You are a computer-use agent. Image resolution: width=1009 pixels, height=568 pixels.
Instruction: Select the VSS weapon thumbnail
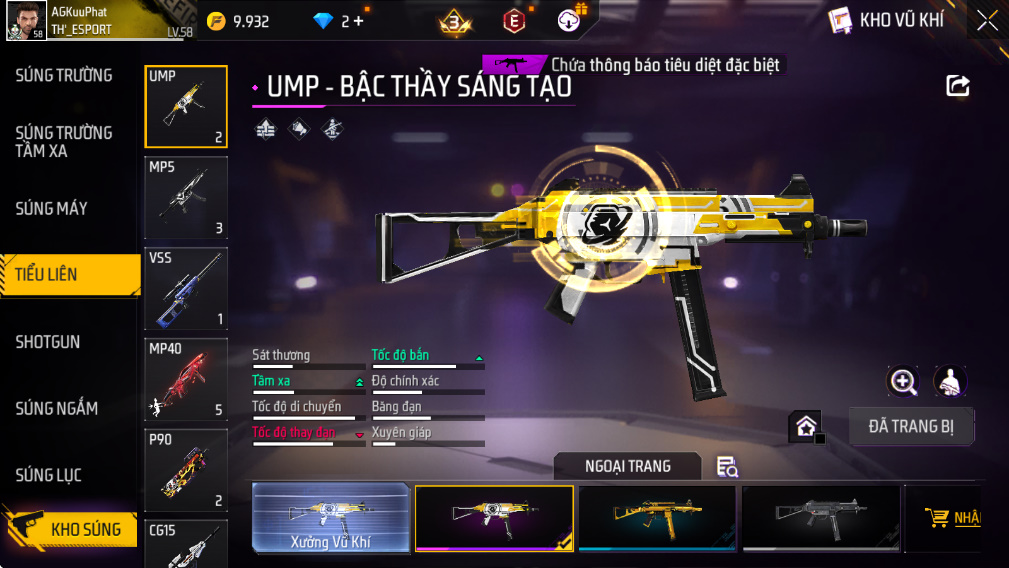point(186,288)
